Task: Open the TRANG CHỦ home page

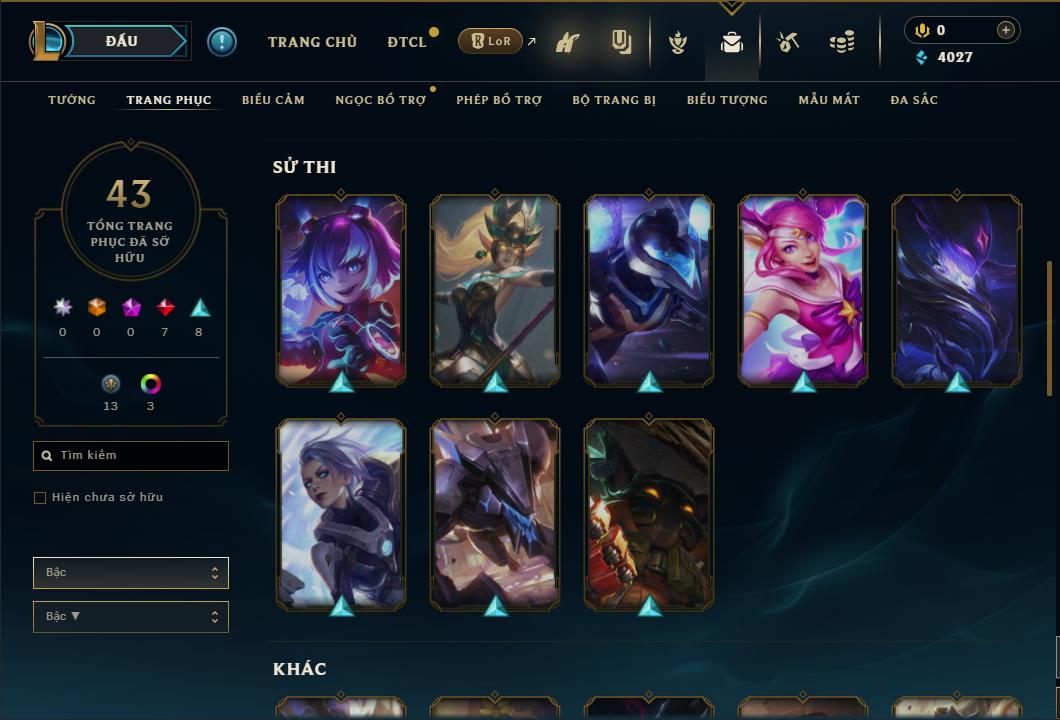Action: click(x=312, y=42)
